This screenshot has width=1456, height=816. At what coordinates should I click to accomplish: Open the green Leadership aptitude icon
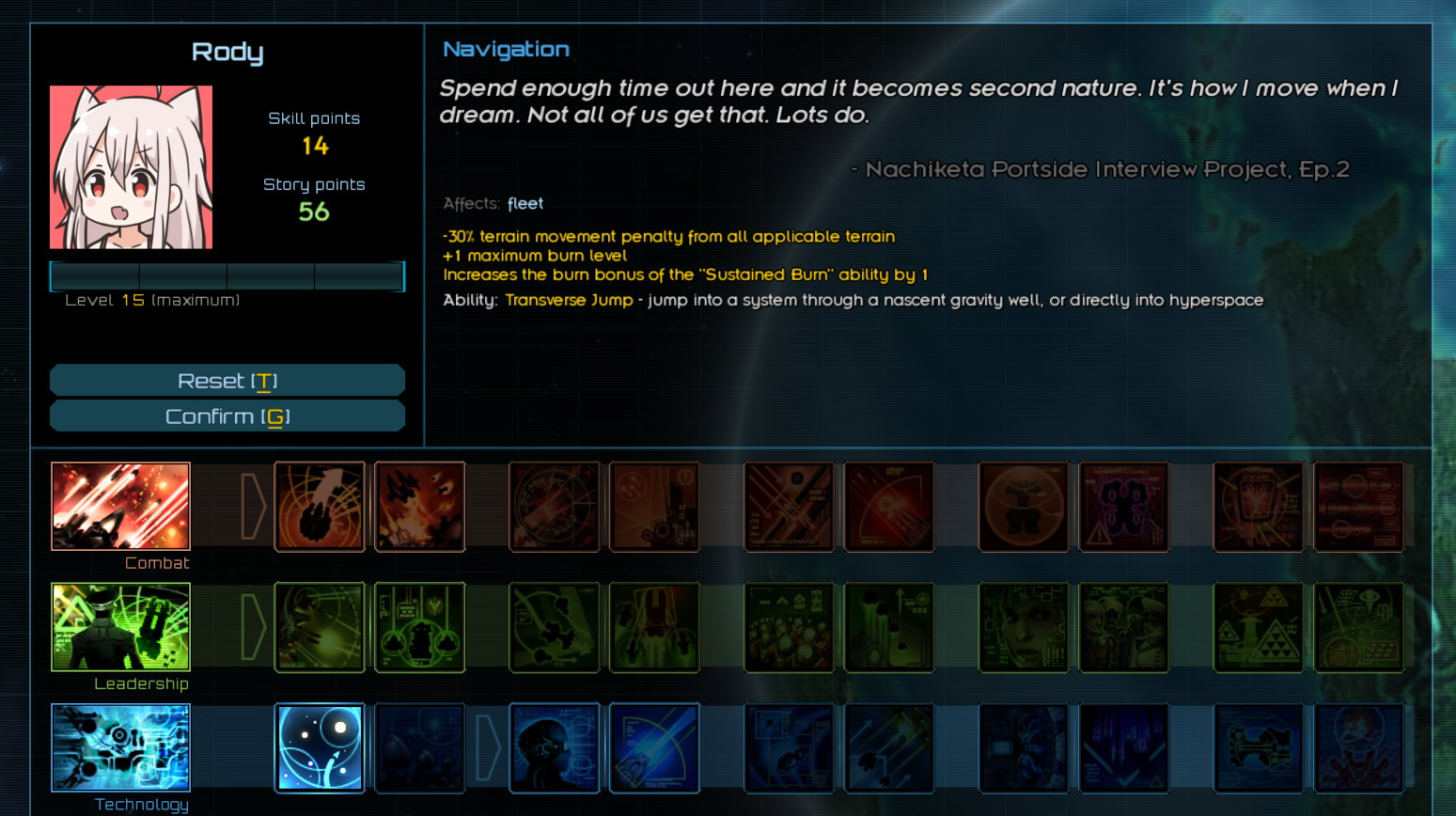(x=120, y=627)
